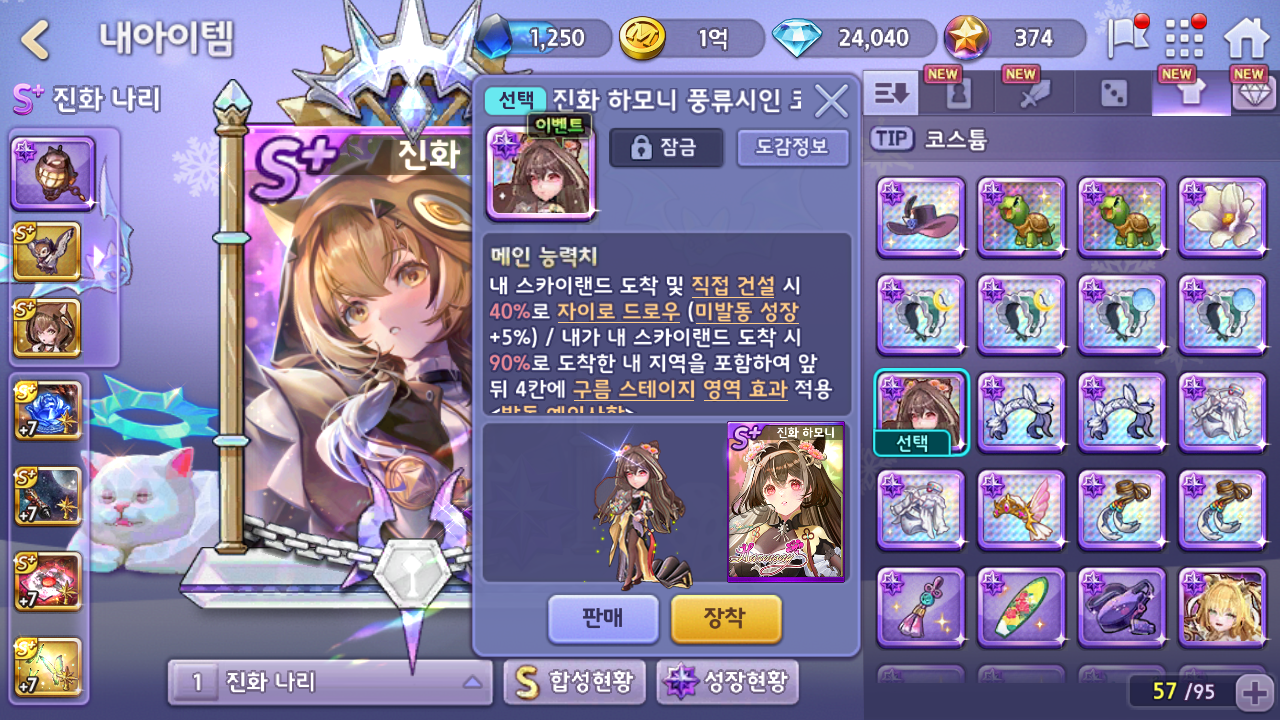
Task: Switch to the character silhouette tab
Action: (x=957, y=94)
